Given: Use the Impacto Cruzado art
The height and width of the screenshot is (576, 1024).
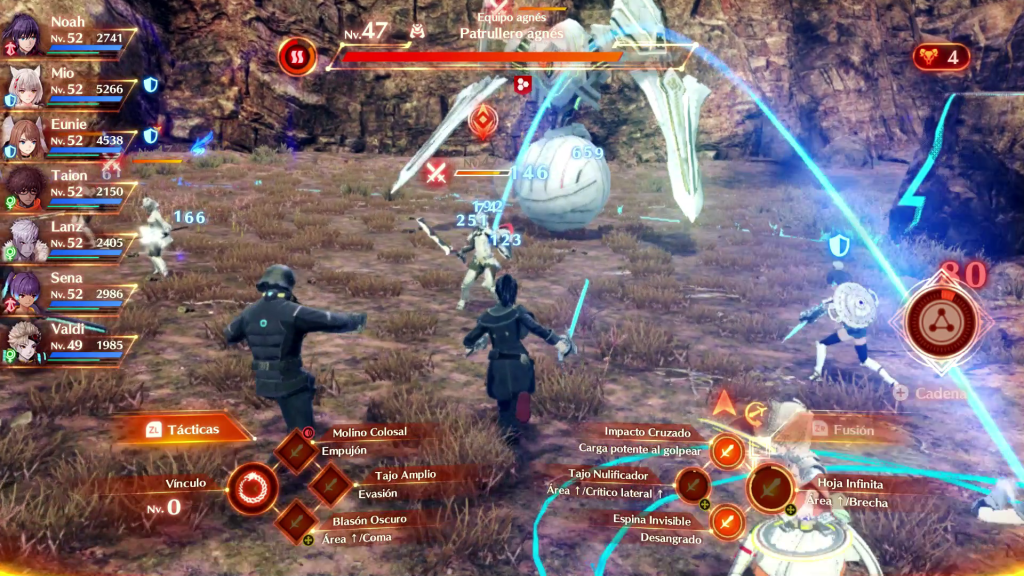Looking at the screenshot, I should pyautogui.click(x=728, y=452).
